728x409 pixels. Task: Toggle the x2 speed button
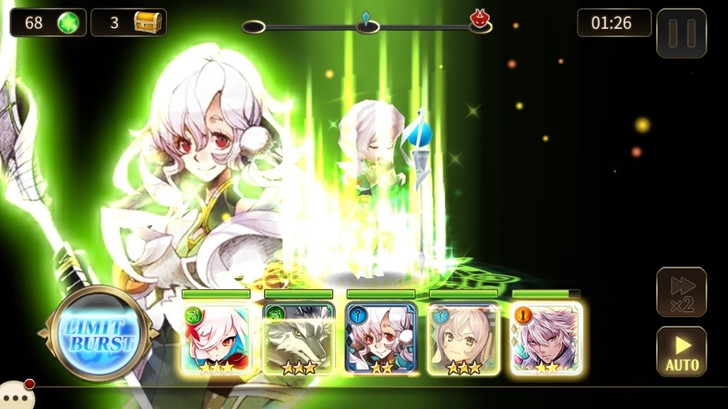681,292
